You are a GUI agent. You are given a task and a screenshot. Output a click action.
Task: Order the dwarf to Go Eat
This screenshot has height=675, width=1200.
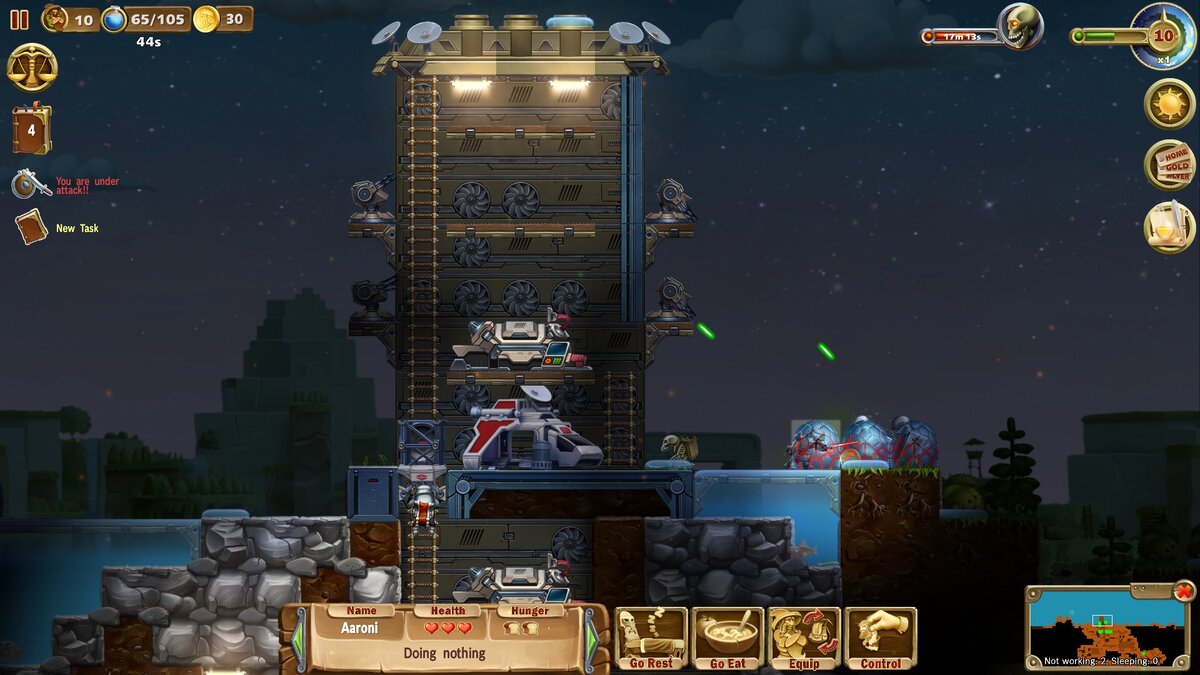(728, 638)
